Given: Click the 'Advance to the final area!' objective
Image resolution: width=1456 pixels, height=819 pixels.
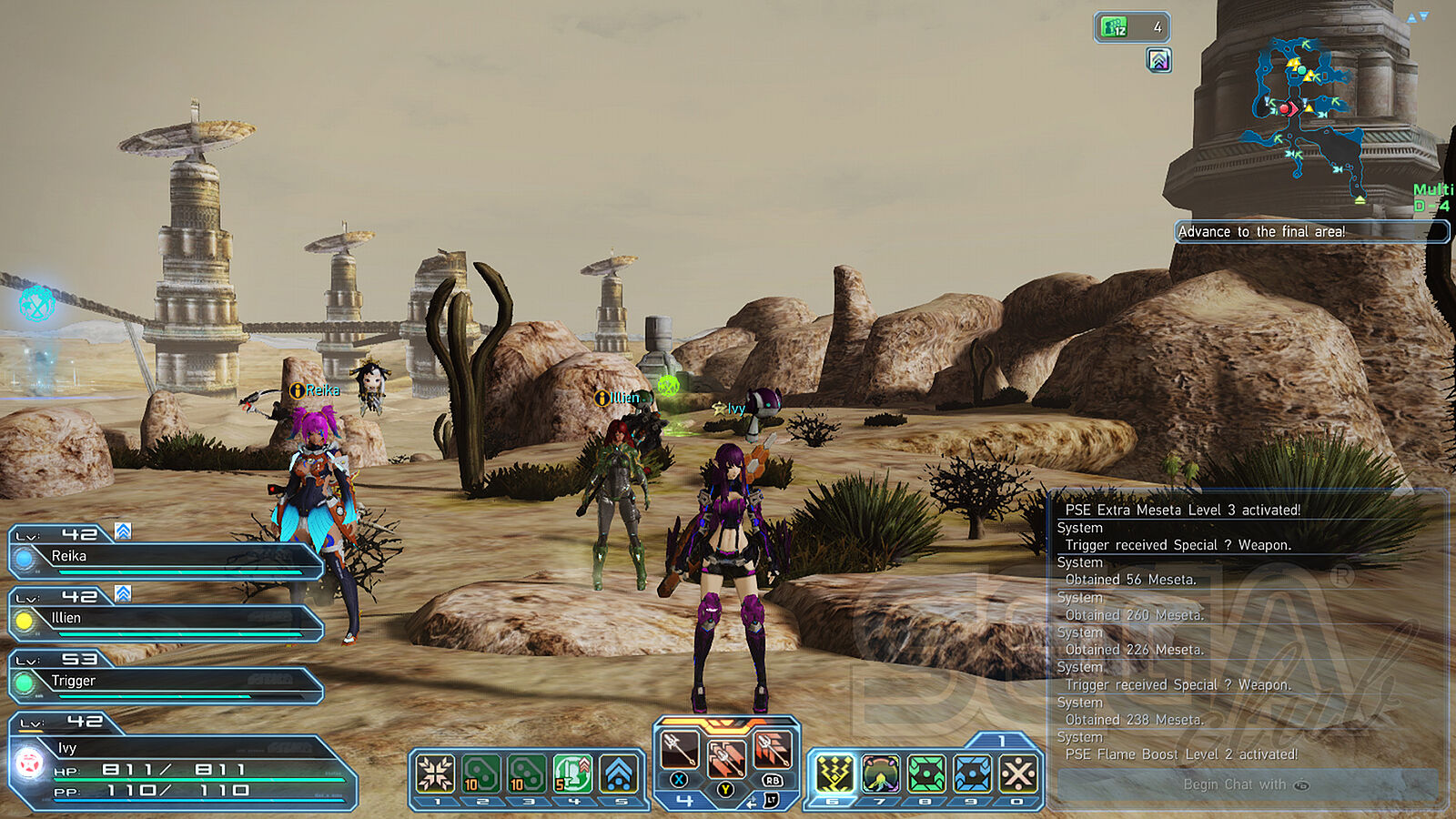Looking at the screenshot, I should tap(1310, 232).
